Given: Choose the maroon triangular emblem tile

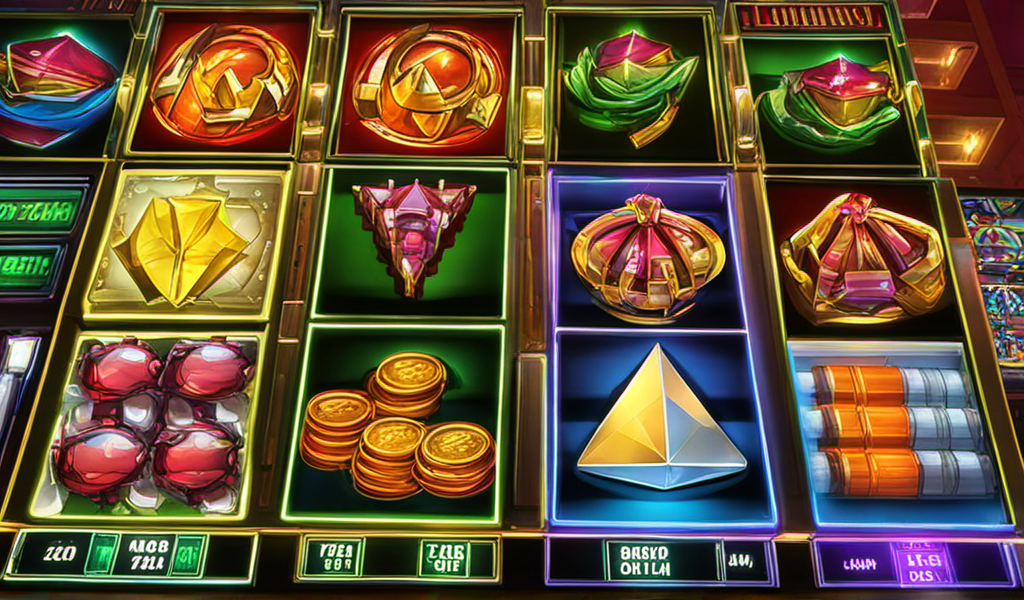Looking at the screenshot, I should (412, 230).
